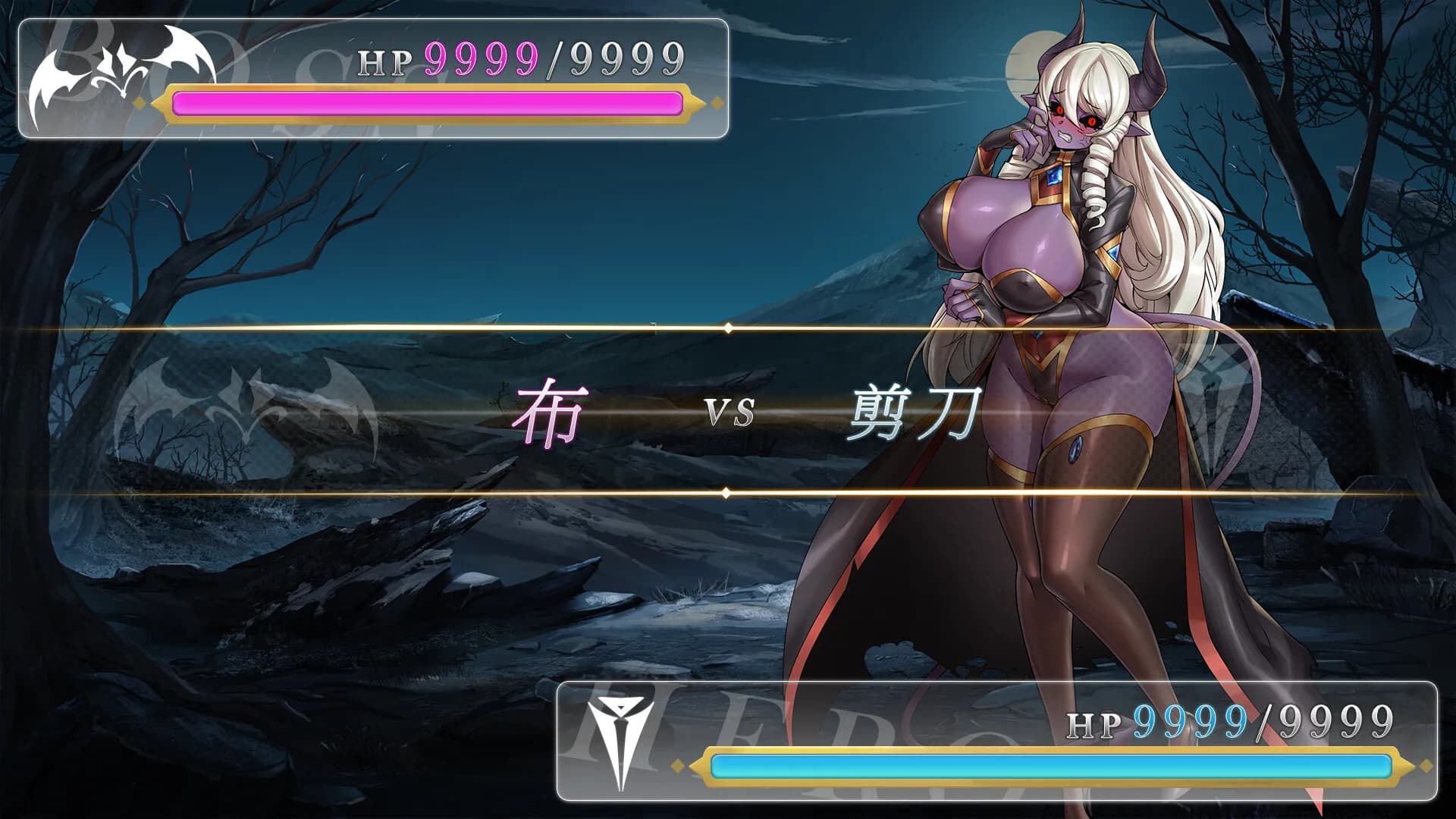Screen dimensions: 1456x819
Task: Click the pink boss HP bar
Action: click(x=425, y=102)
